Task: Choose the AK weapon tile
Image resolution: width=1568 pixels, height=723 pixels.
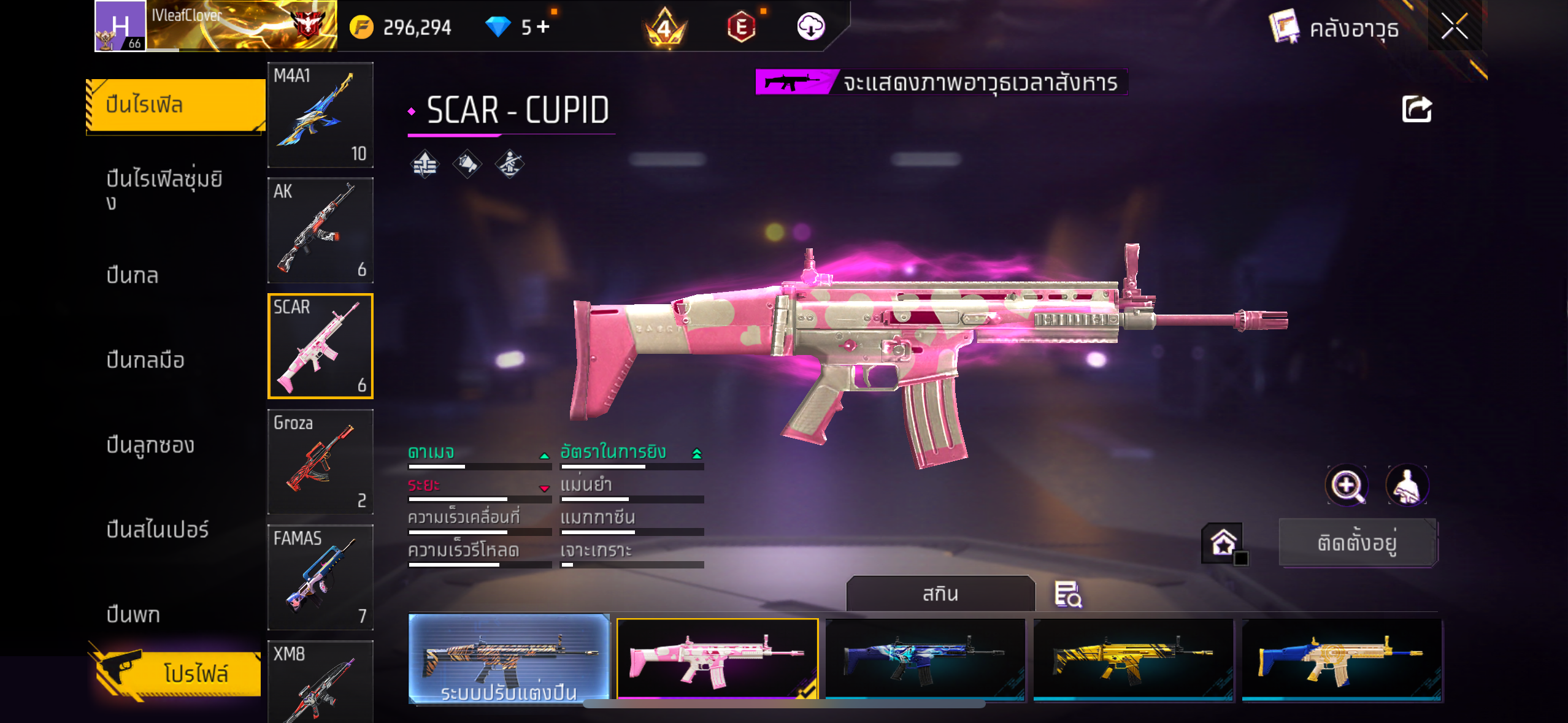Action: [320, 230]
